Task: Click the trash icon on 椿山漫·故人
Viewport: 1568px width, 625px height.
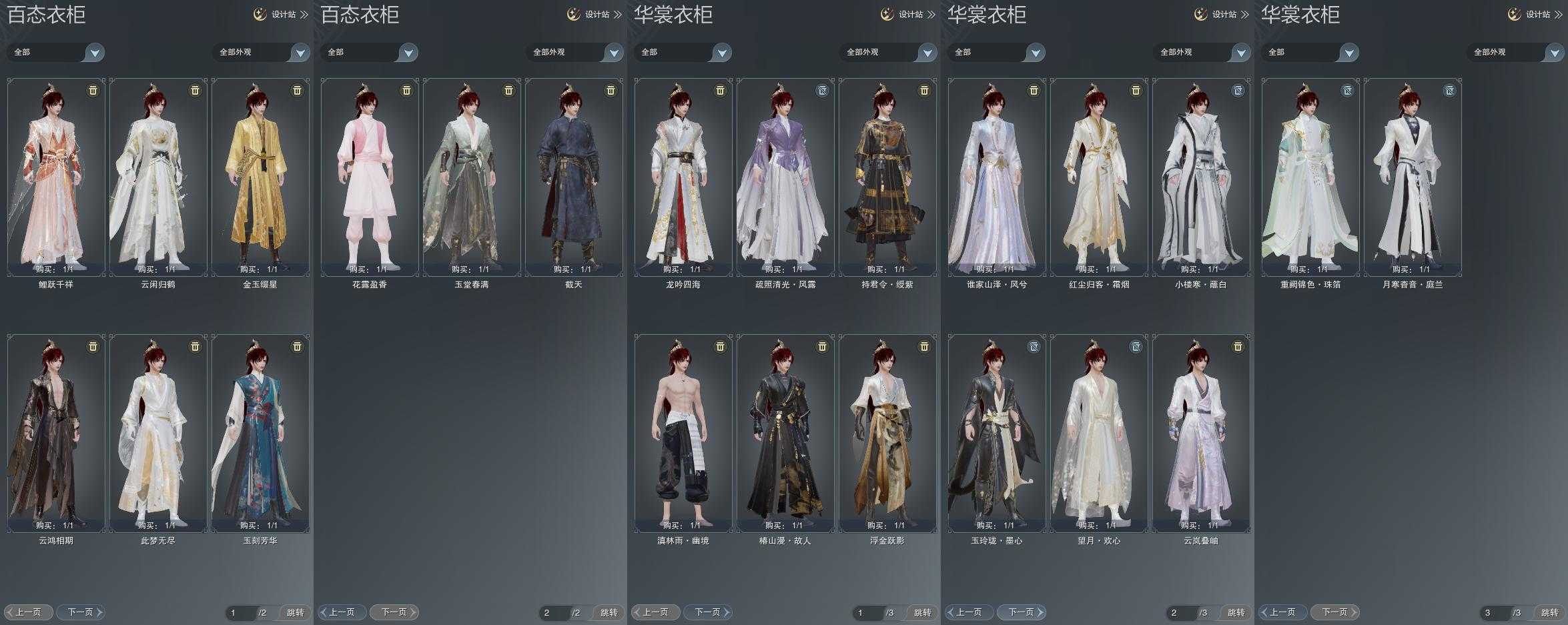Action: pyautogui.click(x=822, y=347)
